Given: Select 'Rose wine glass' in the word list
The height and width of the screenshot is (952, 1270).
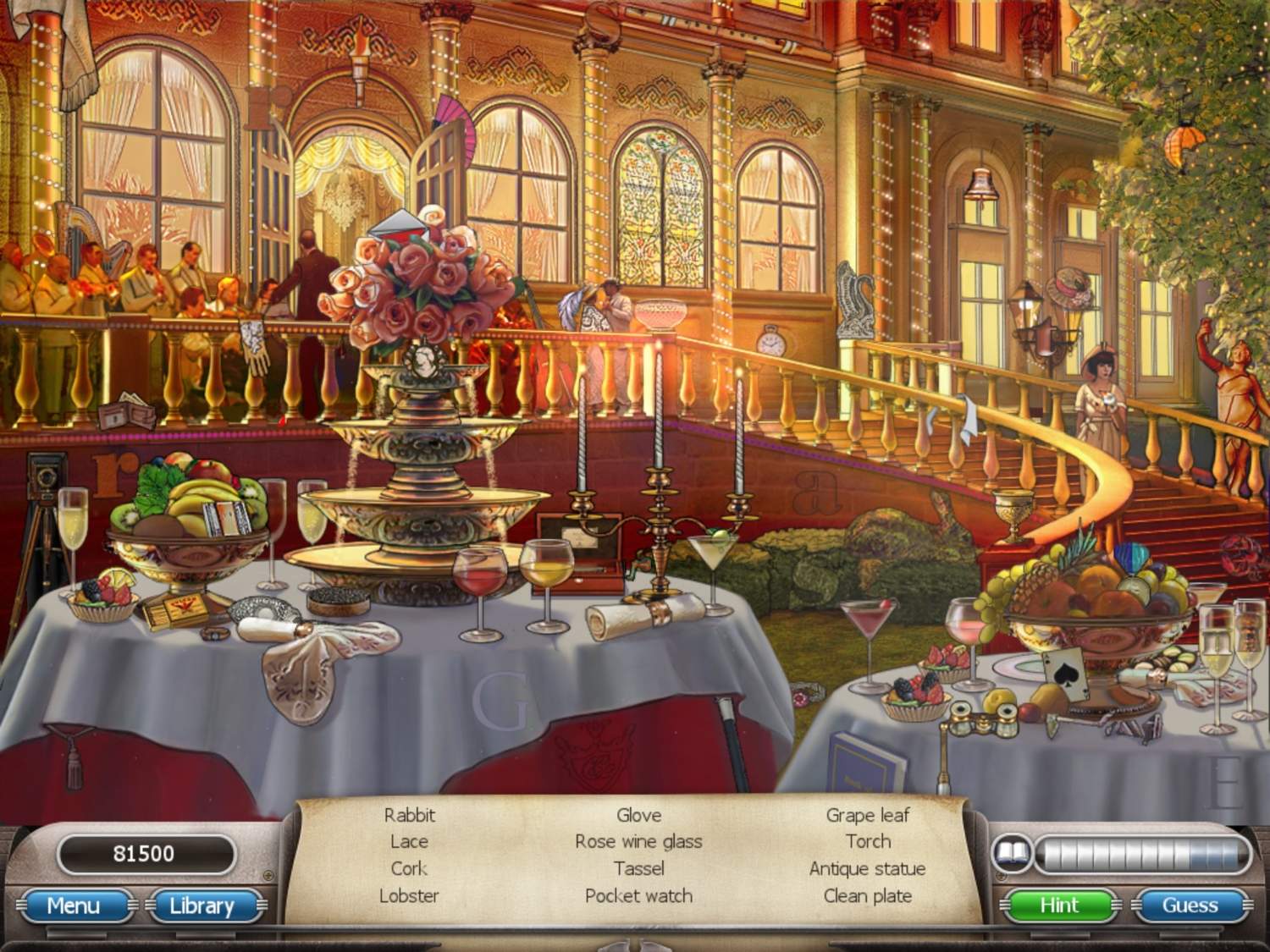Looking at the screenshot, I should (638, 841).
